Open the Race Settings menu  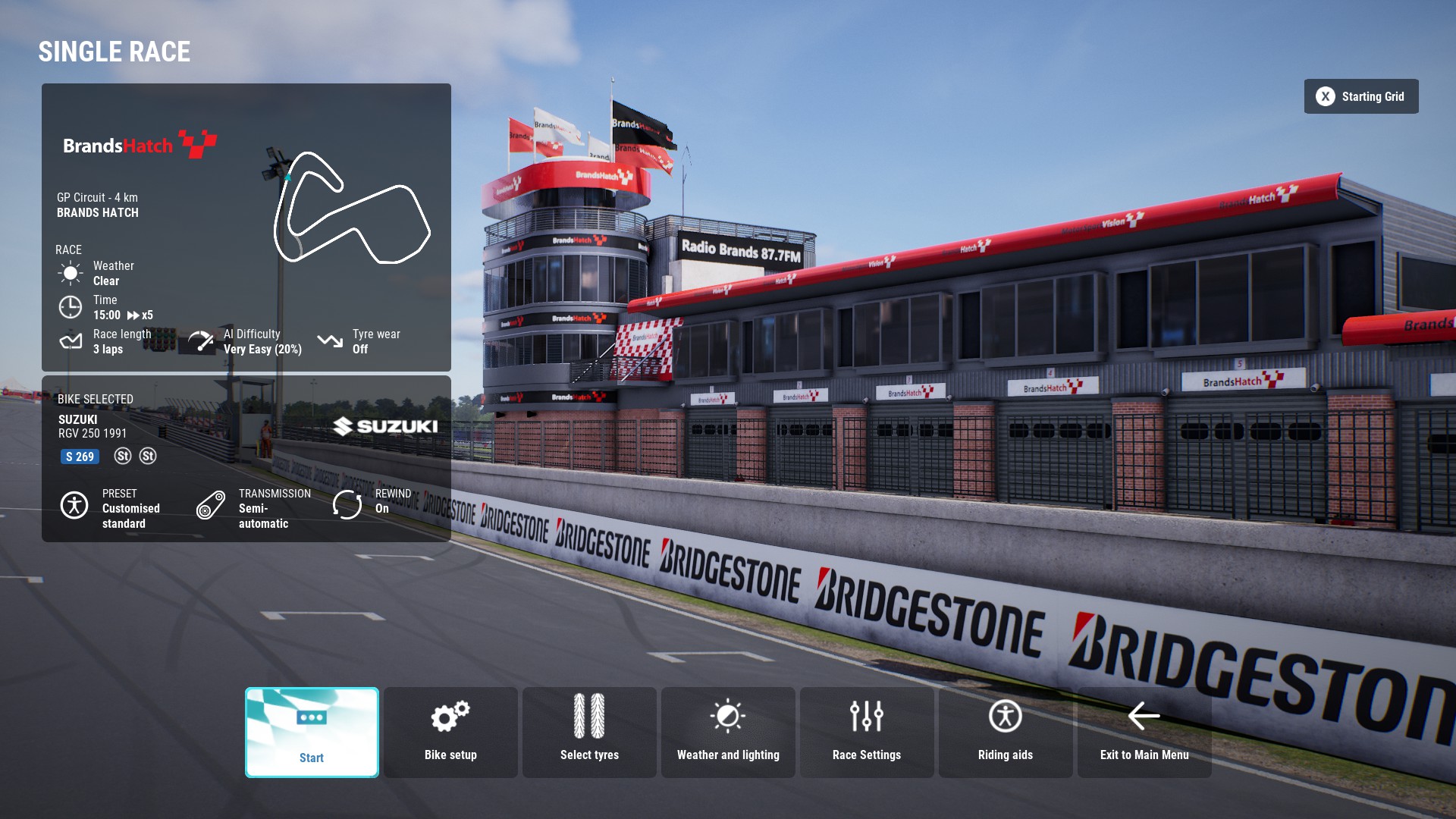click(867, 732)
